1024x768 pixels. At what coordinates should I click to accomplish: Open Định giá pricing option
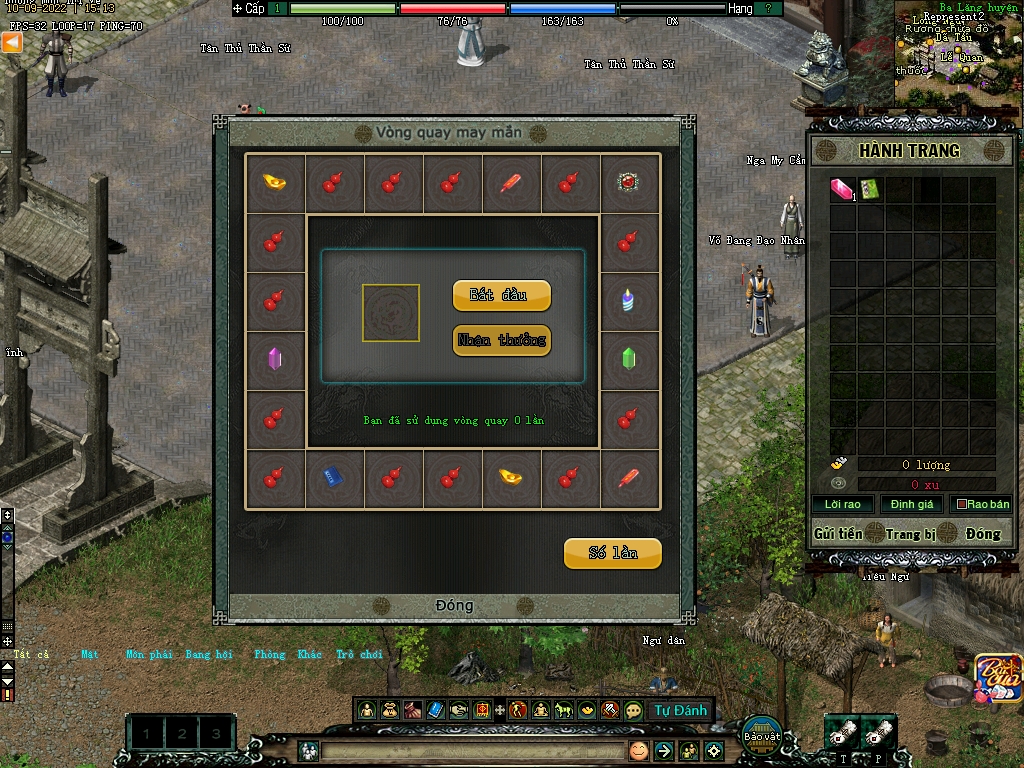910,504
